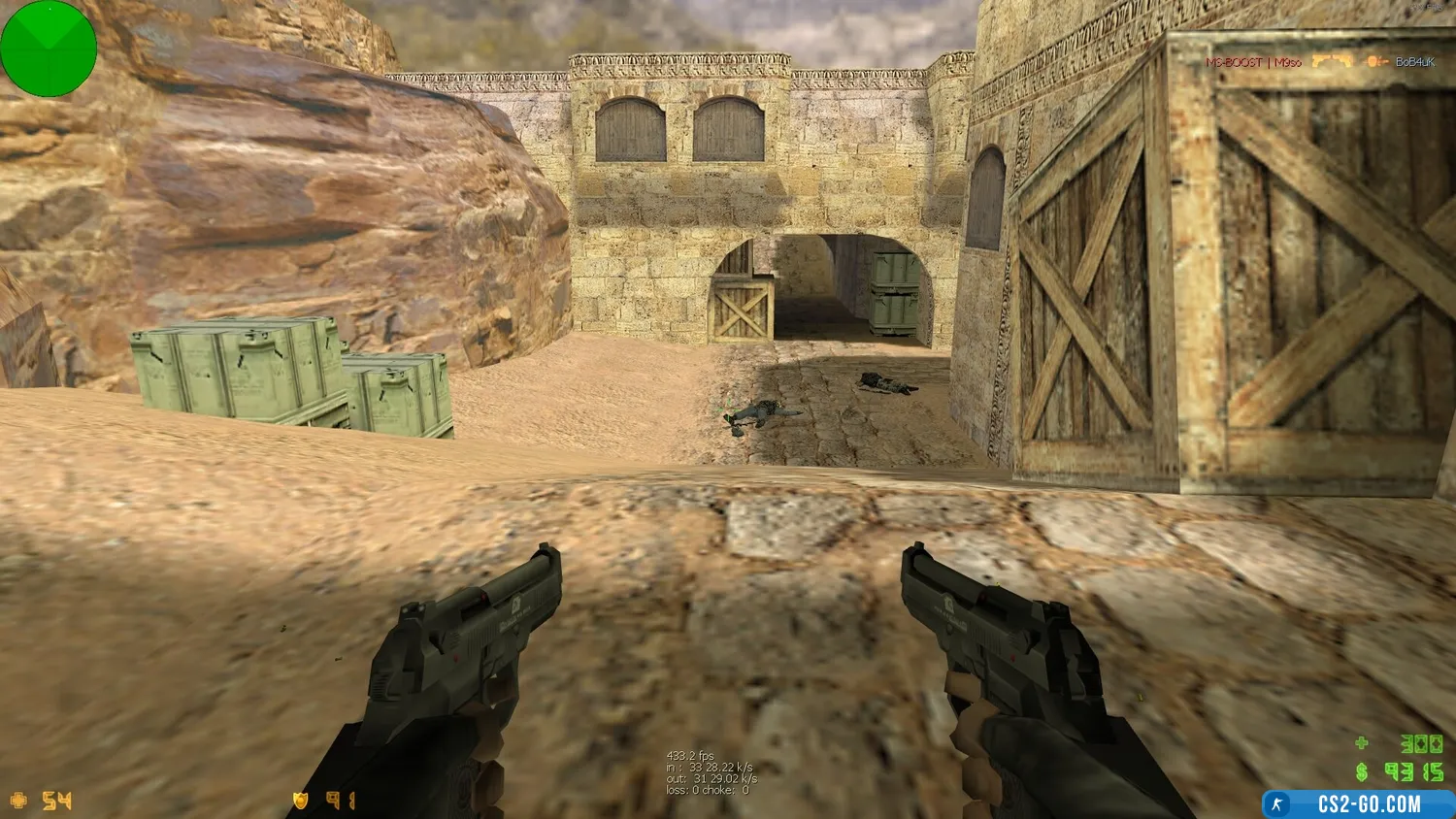This screenshot has height=819, width=1456.
Task: Open the CS2-GO.COM watermark link
Action: (x=1358, y=804)
